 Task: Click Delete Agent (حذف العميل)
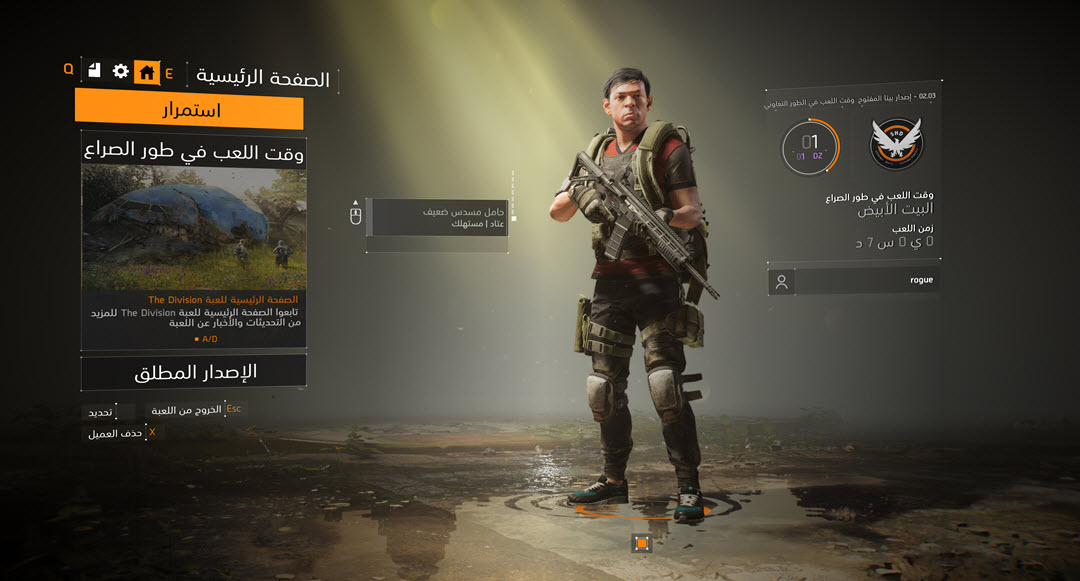pos(114,433)
